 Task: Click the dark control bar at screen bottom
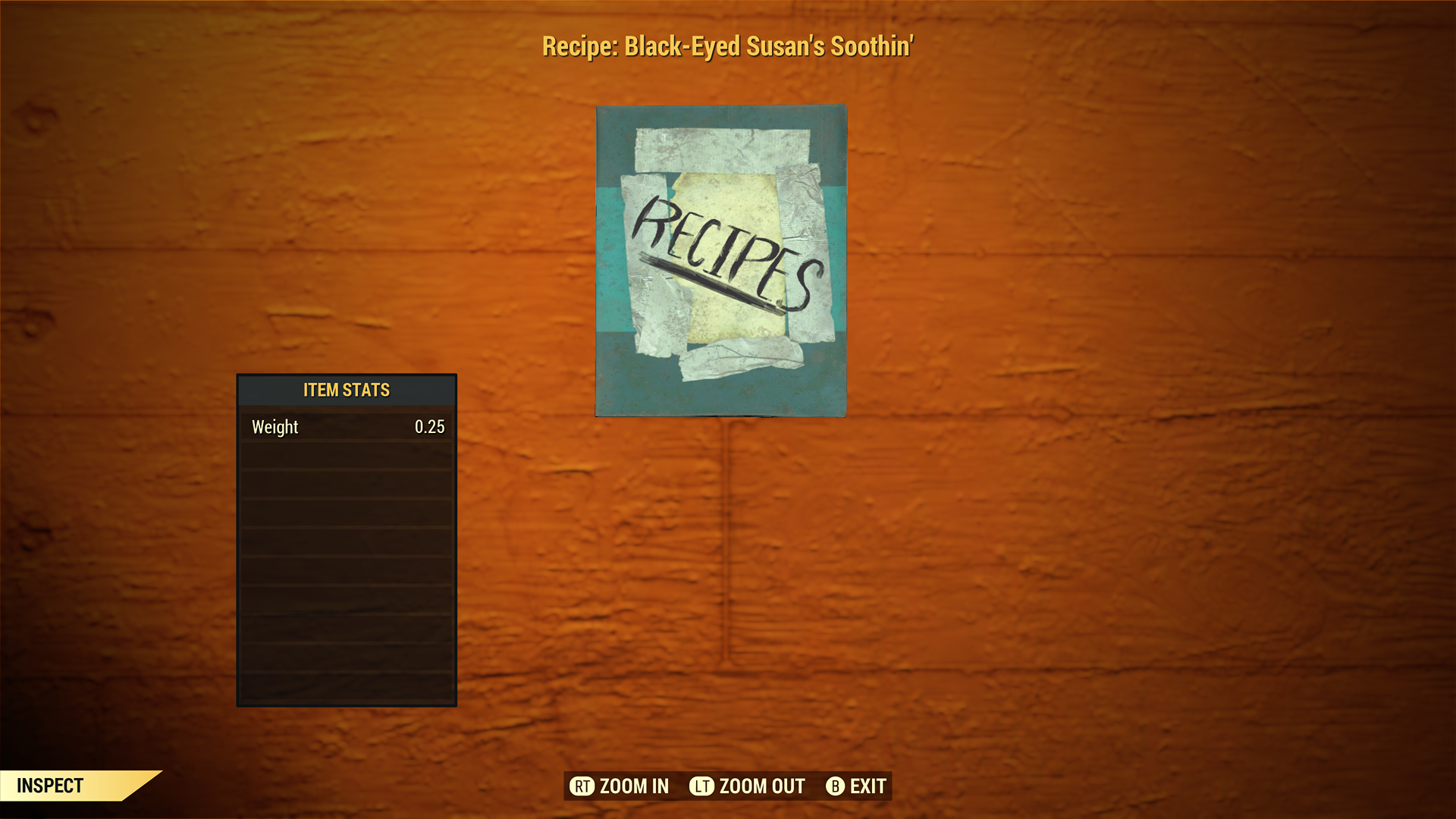(728, 786)
